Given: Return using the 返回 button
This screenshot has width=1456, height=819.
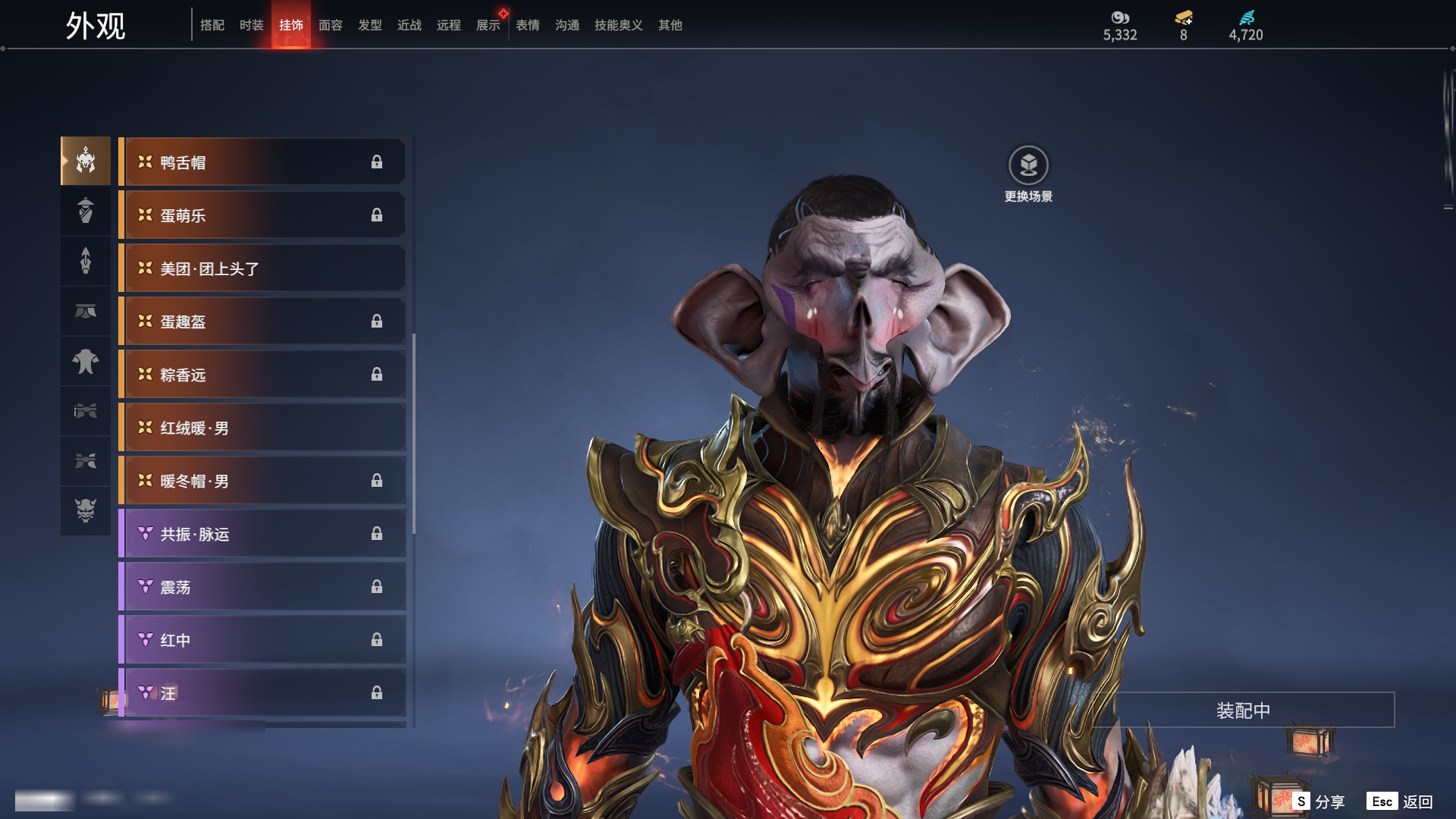Looking at the screenshot, I should pos(1400,802).
